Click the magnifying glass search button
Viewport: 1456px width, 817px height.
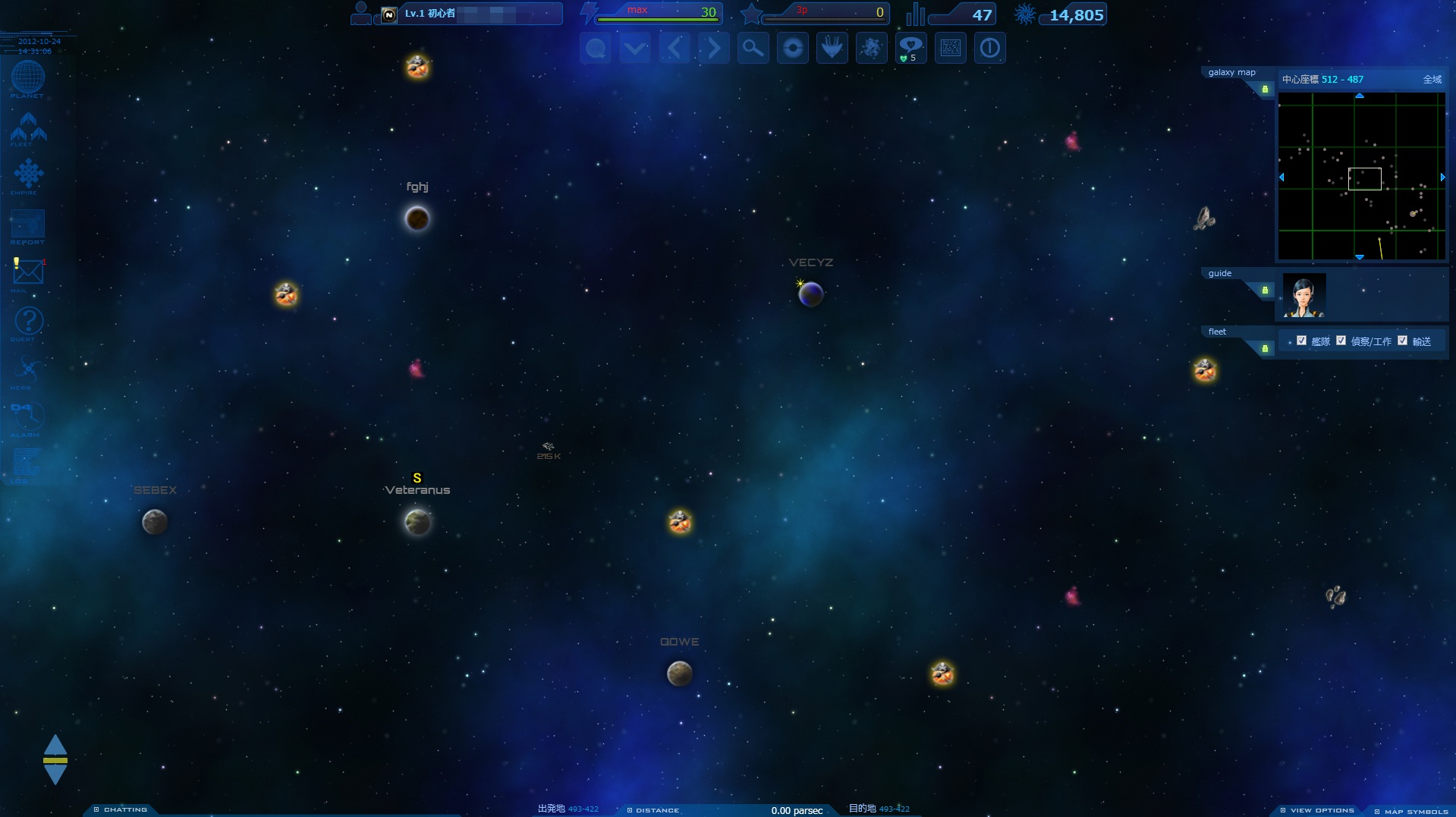coord(753,49)
